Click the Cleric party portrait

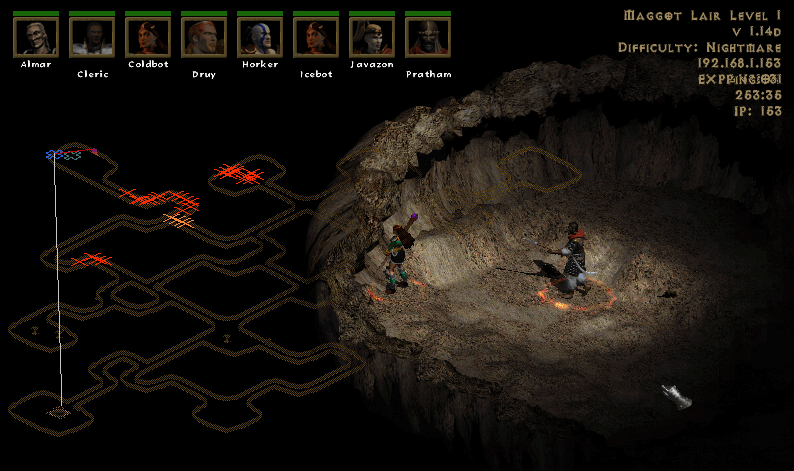pos(92,37)
